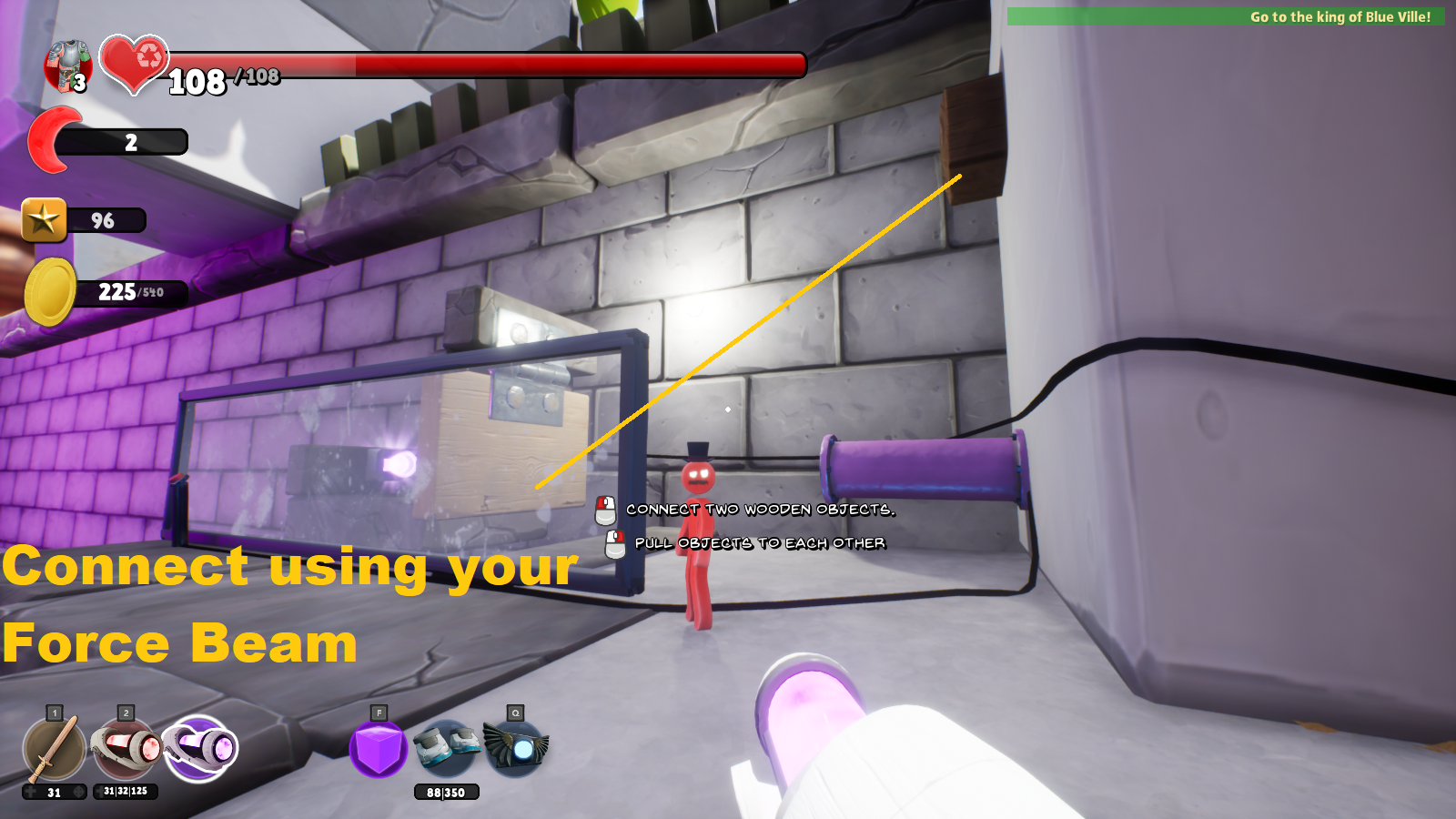Click the left mouse button hint icon
The image size is (1456, 819).
pos(603,510)
